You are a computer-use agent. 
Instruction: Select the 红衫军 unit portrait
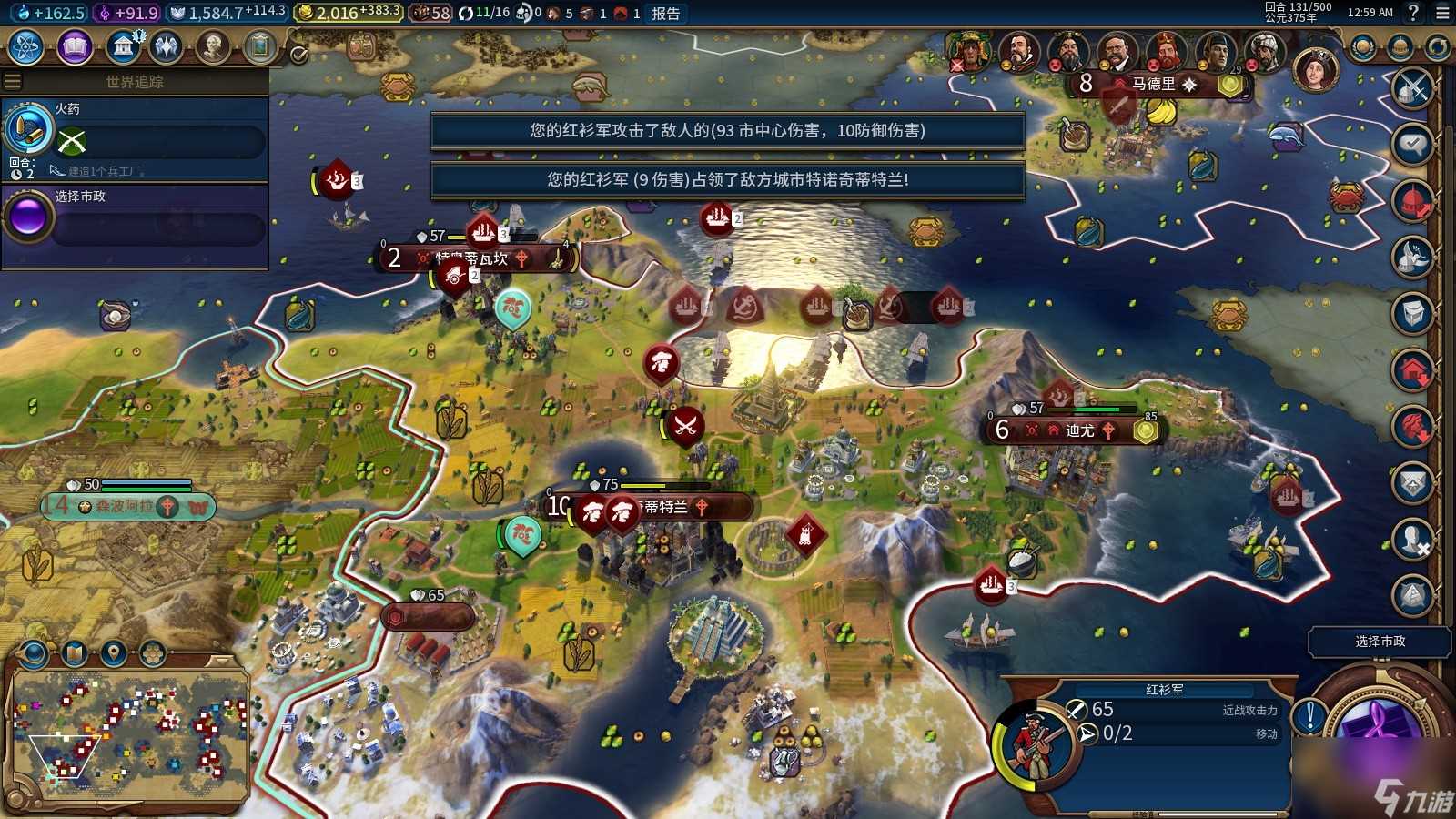[1033, 742]
